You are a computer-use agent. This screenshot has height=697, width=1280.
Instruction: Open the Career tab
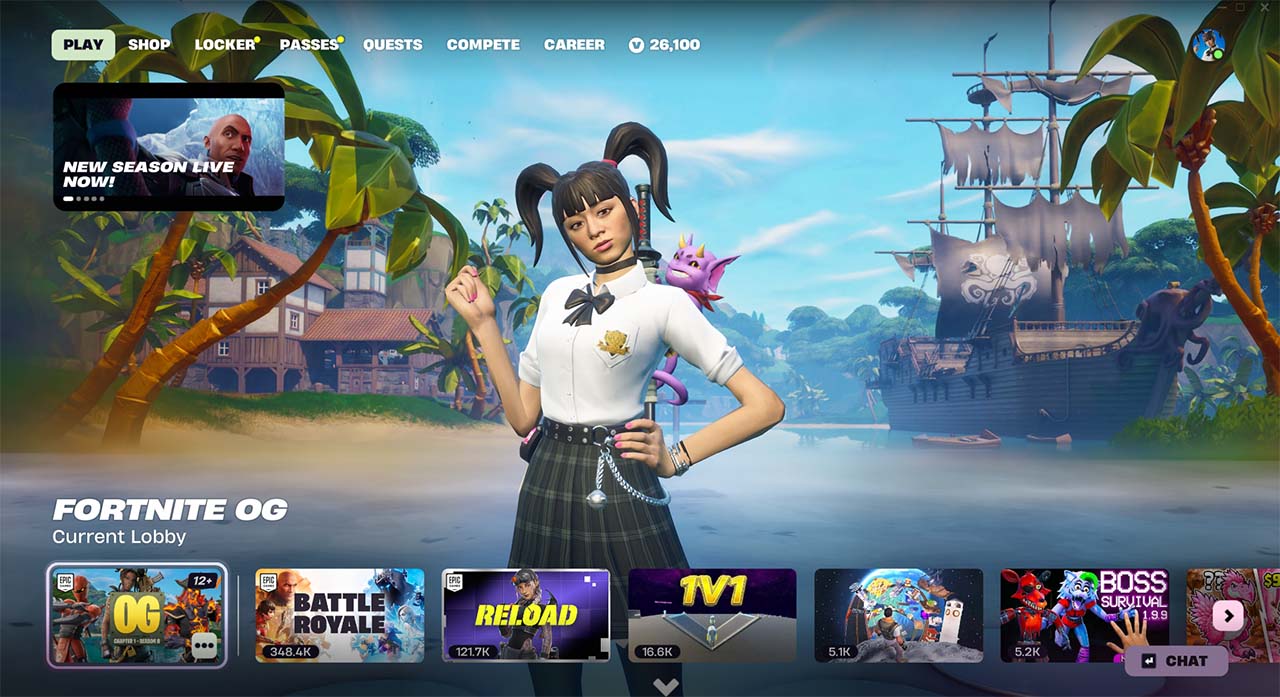574,45
